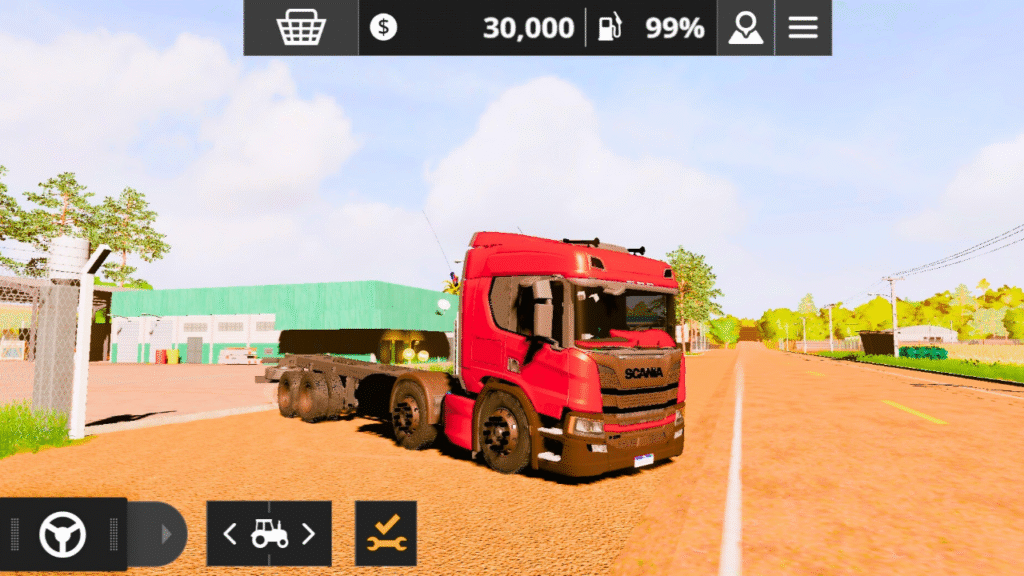Open the shop basket icon

tap(300, 27)
